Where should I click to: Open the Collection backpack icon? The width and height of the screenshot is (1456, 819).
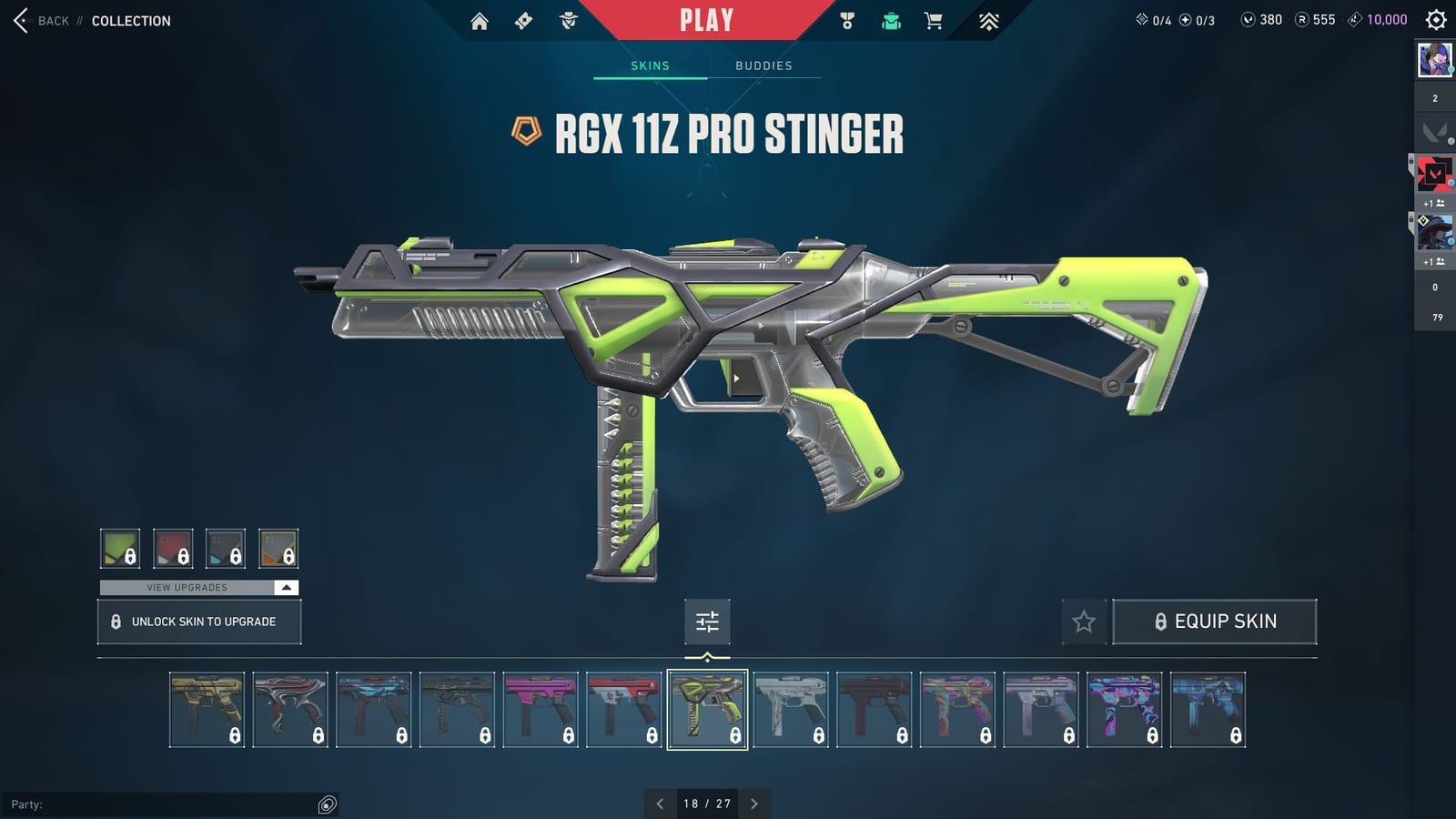click(891, 19)
